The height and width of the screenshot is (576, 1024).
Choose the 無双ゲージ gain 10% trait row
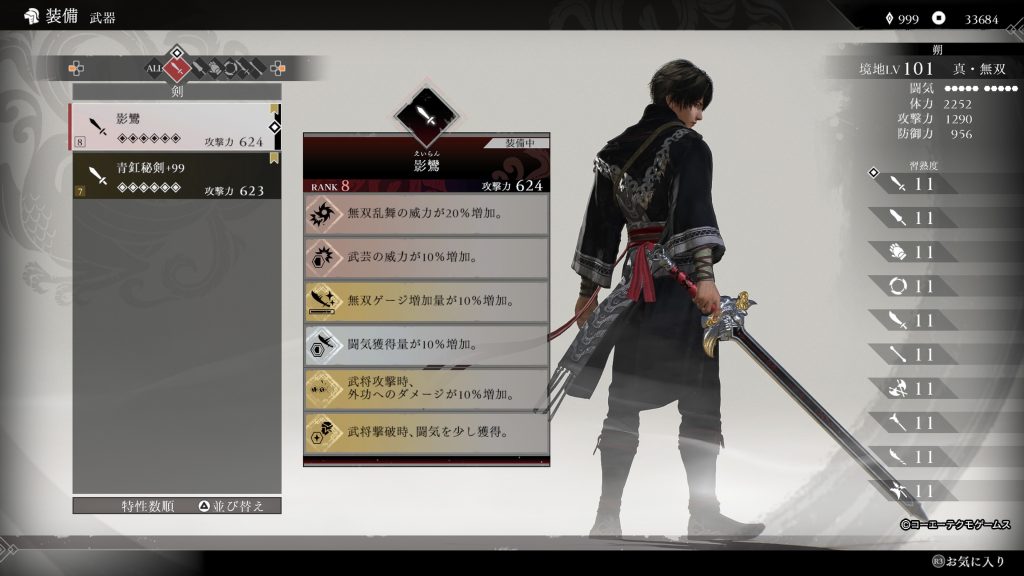426,301
